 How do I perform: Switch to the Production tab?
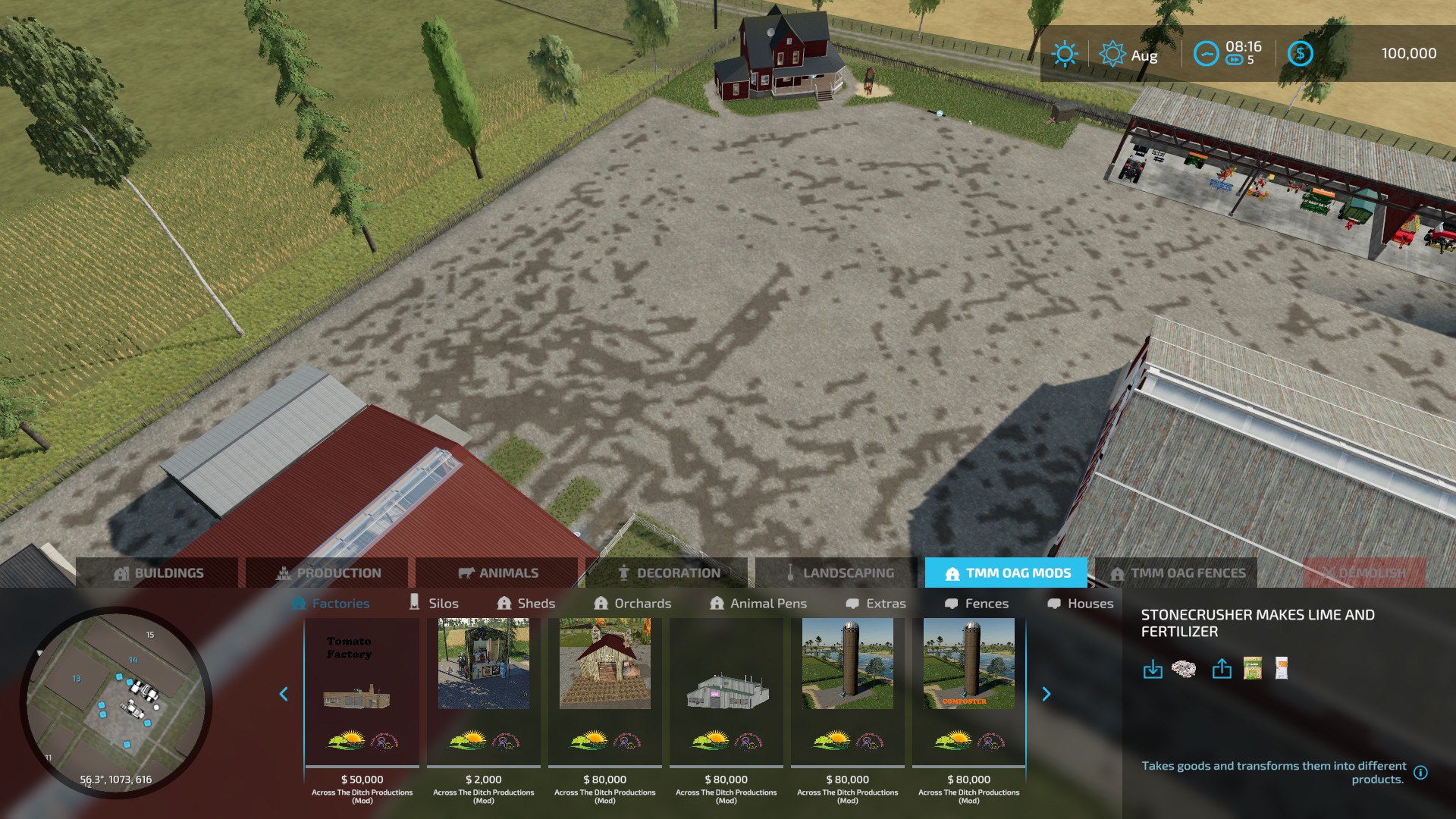click(328, 573)
